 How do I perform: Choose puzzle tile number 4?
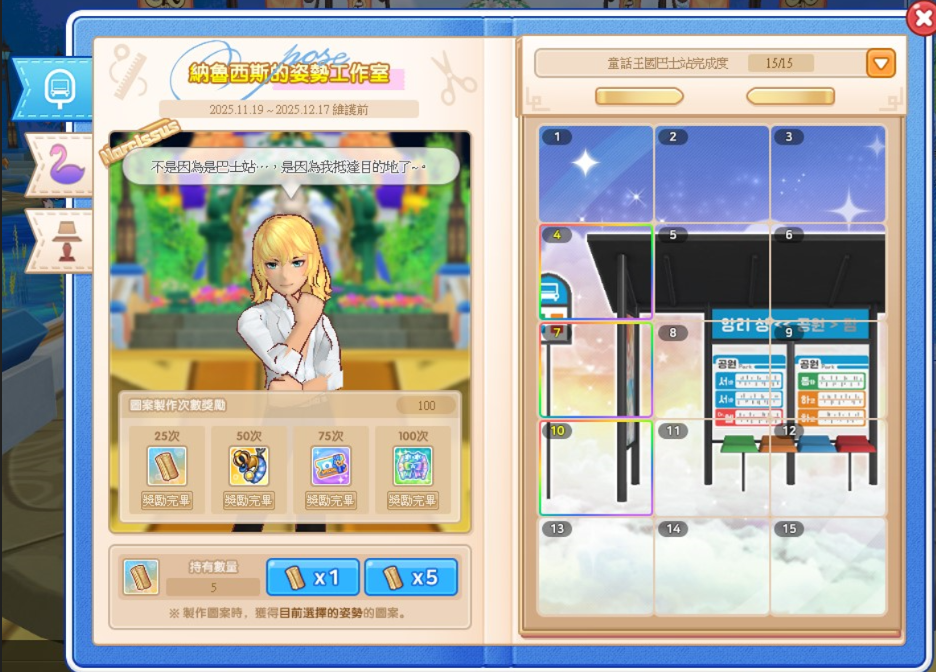point(596,272)
